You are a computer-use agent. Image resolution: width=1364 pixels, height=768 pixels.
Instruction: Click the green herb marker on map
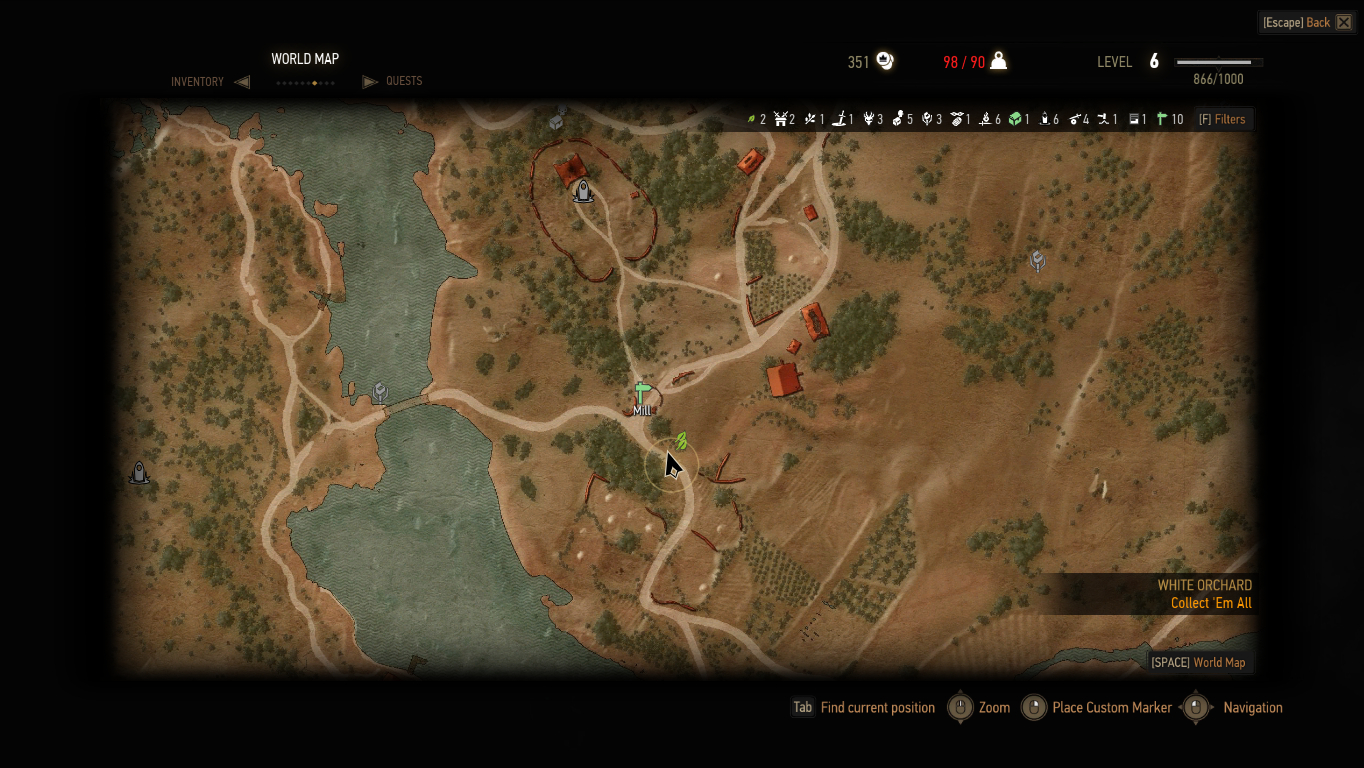681,440
